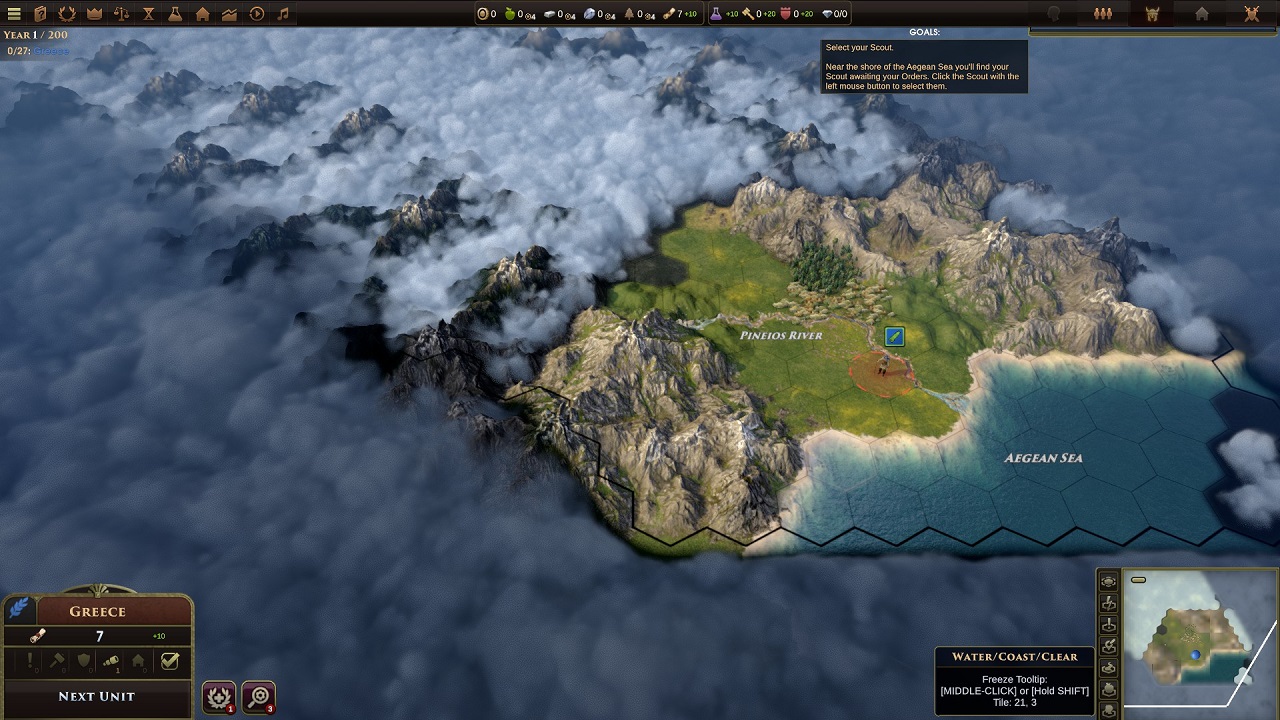1280x720 pixels.
Task: Open the hamburger game menu in the top-left corner
Action: click(14, 14)
